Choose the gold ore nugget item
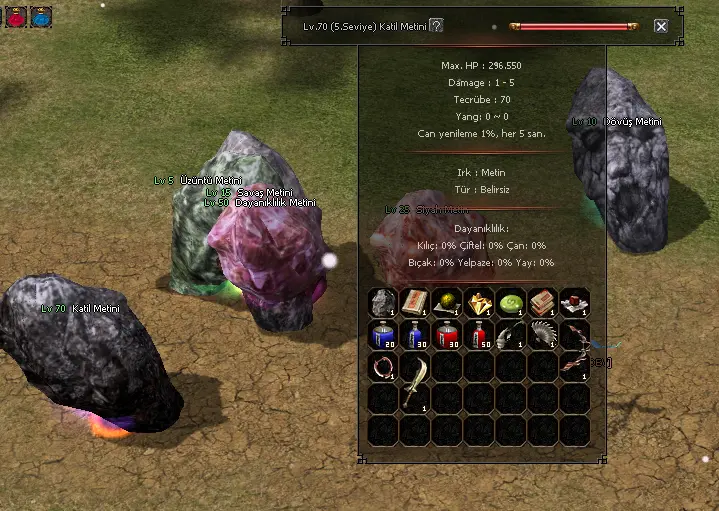 (x=479, y=302)
